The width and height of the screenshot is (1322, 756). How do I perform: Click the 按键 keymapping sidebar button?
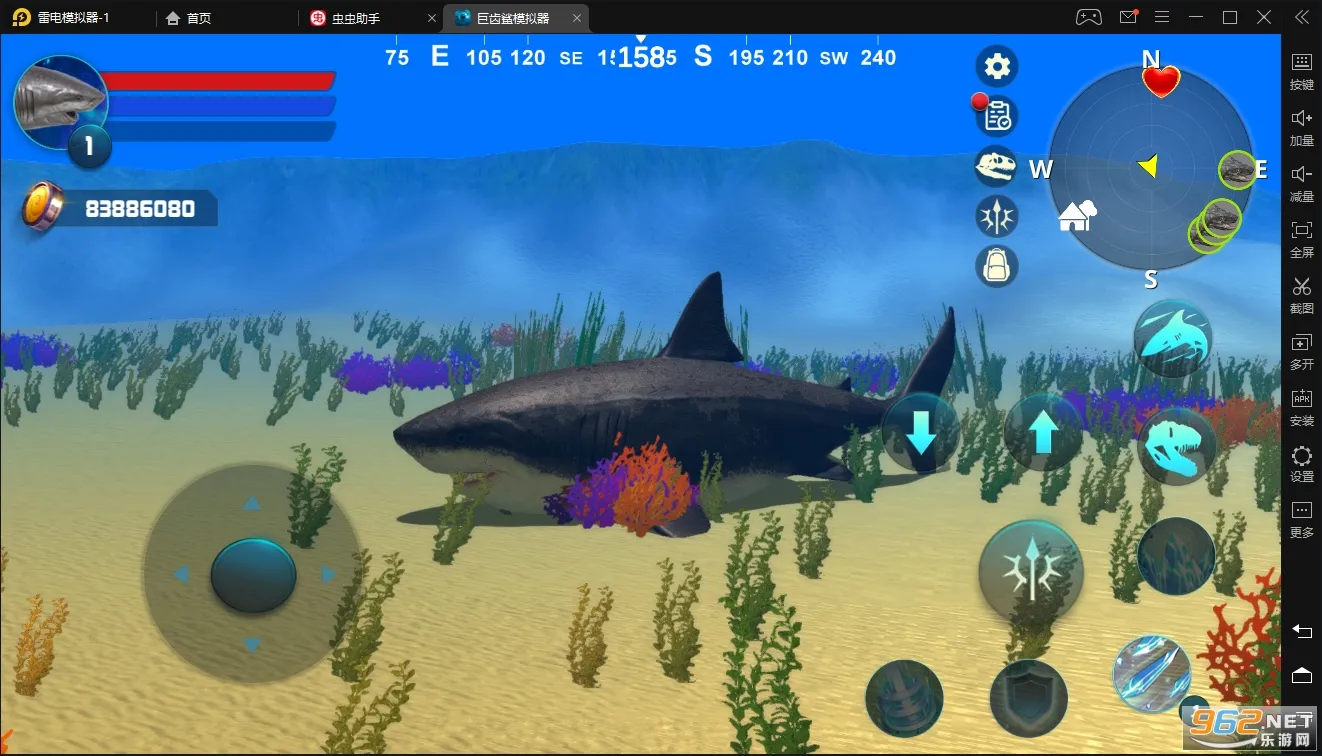tap(1301, 72)
